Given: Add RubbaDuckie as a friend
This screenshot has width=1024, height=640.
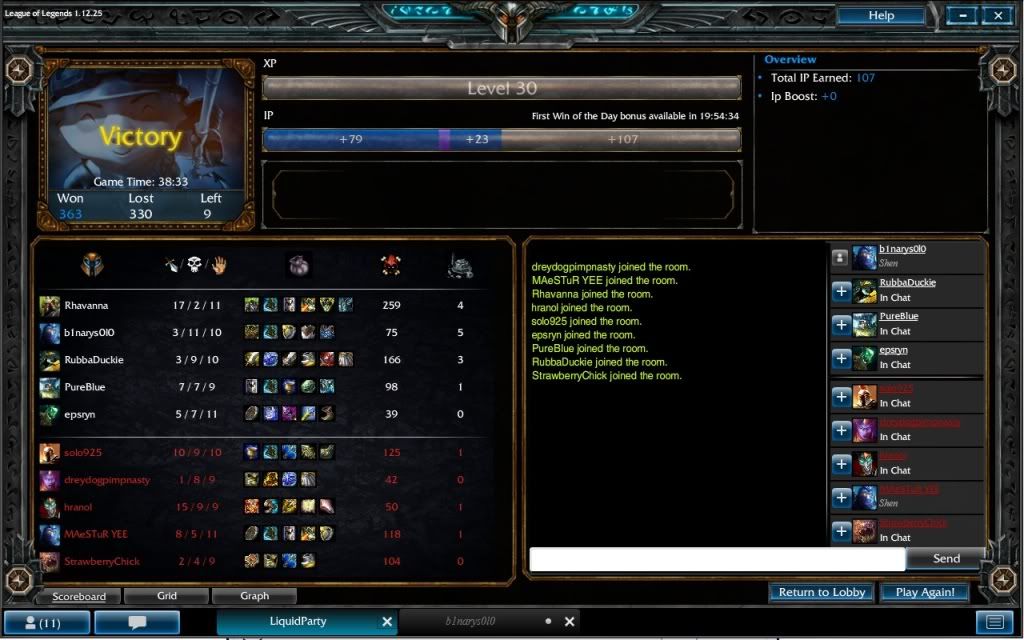Looking at the screenshot, I should [841, 291].
